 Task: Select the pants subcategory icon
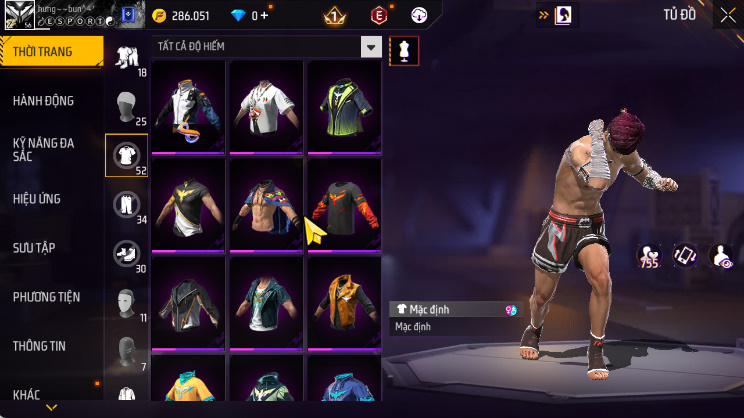click(126, 204)
